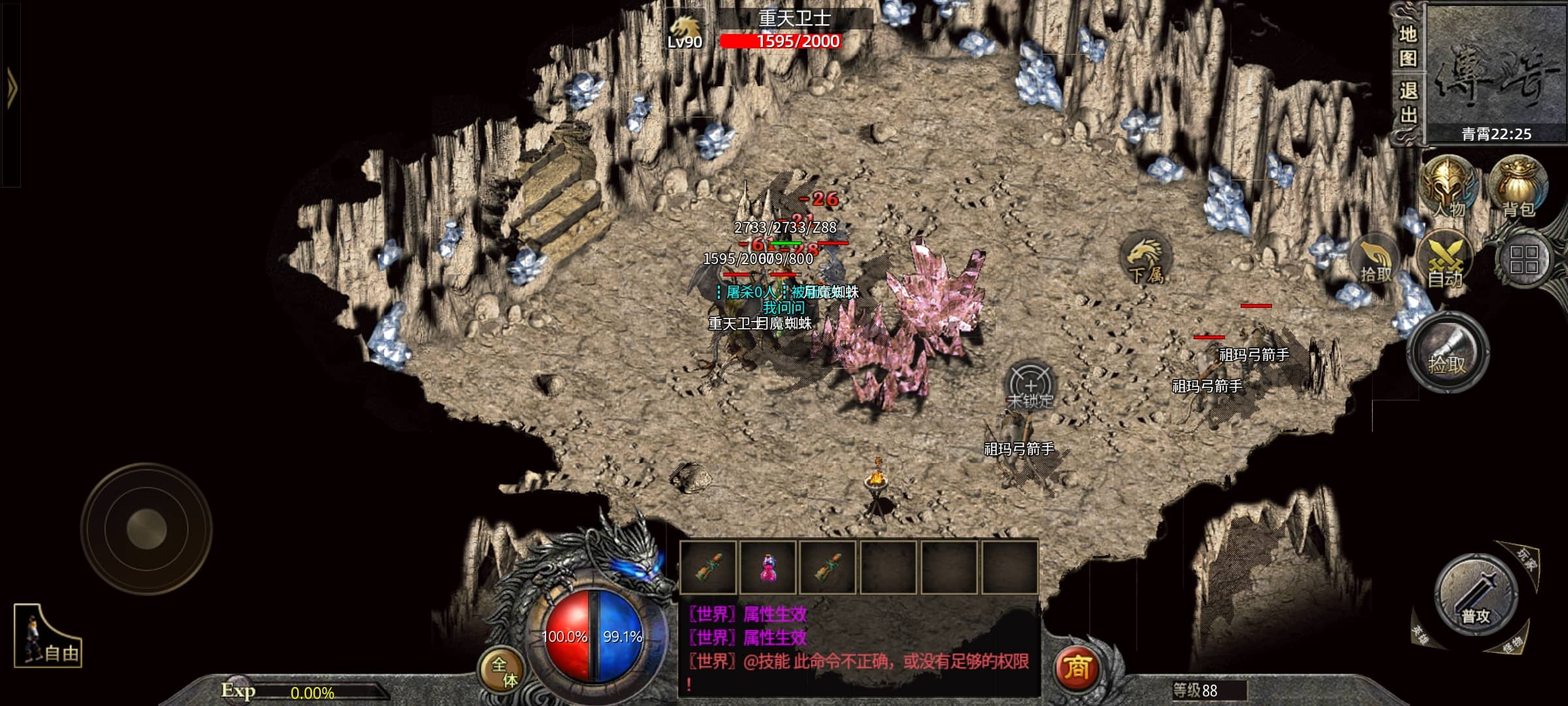Open the red 商 shop button

(1077, 667)
